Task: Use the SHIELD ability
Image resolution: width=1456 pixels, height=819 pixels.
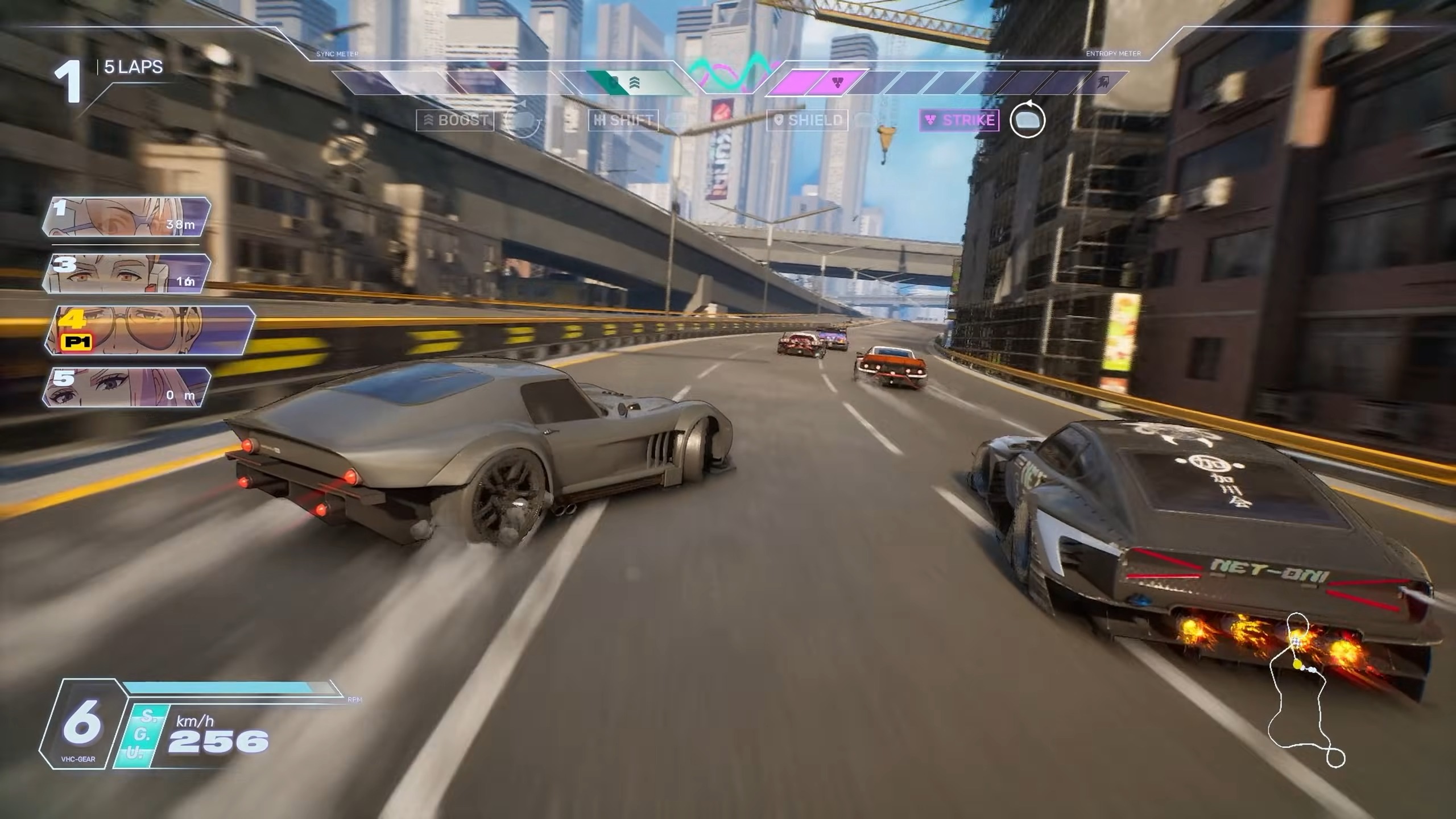Action: (x=808, y=120)
